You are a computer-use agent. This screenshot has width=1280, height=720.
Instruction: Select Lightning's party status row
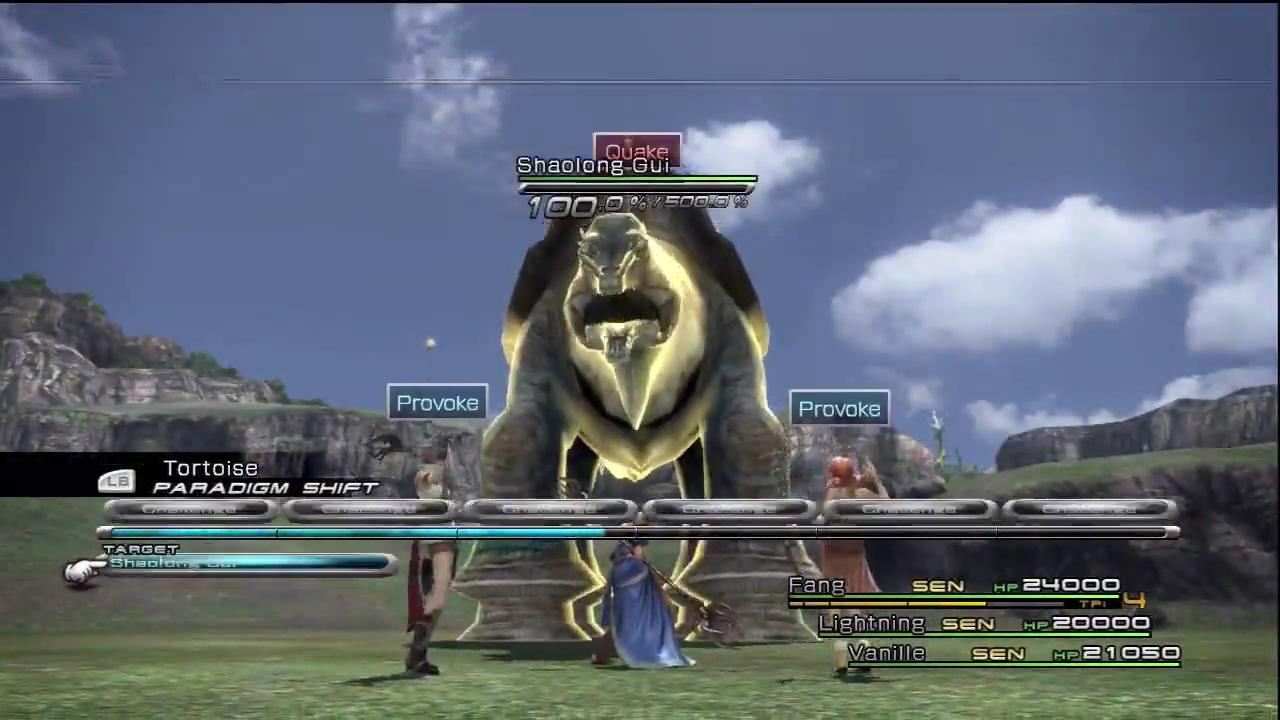[984, 624]
